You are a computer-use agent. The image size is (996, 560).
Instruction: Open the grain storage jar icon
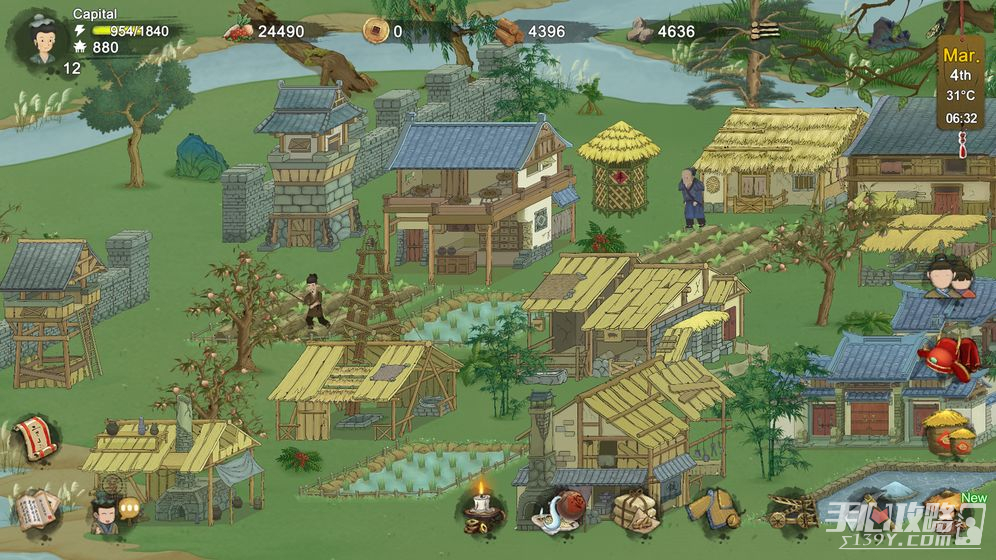(x=948, y=433)
